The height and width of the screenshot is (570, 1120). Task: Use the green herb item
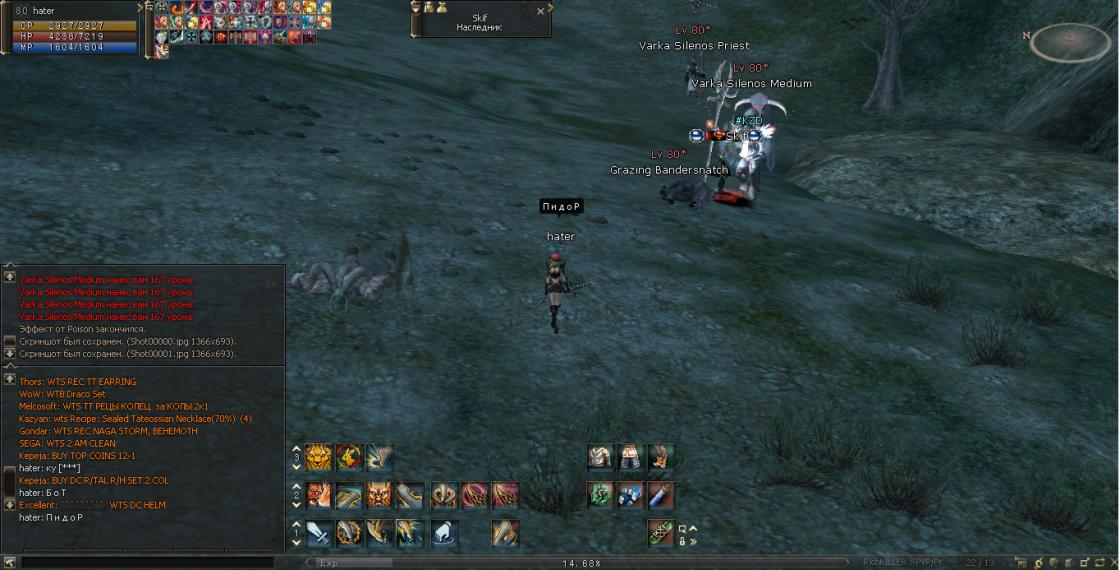(x=600, y=495)
